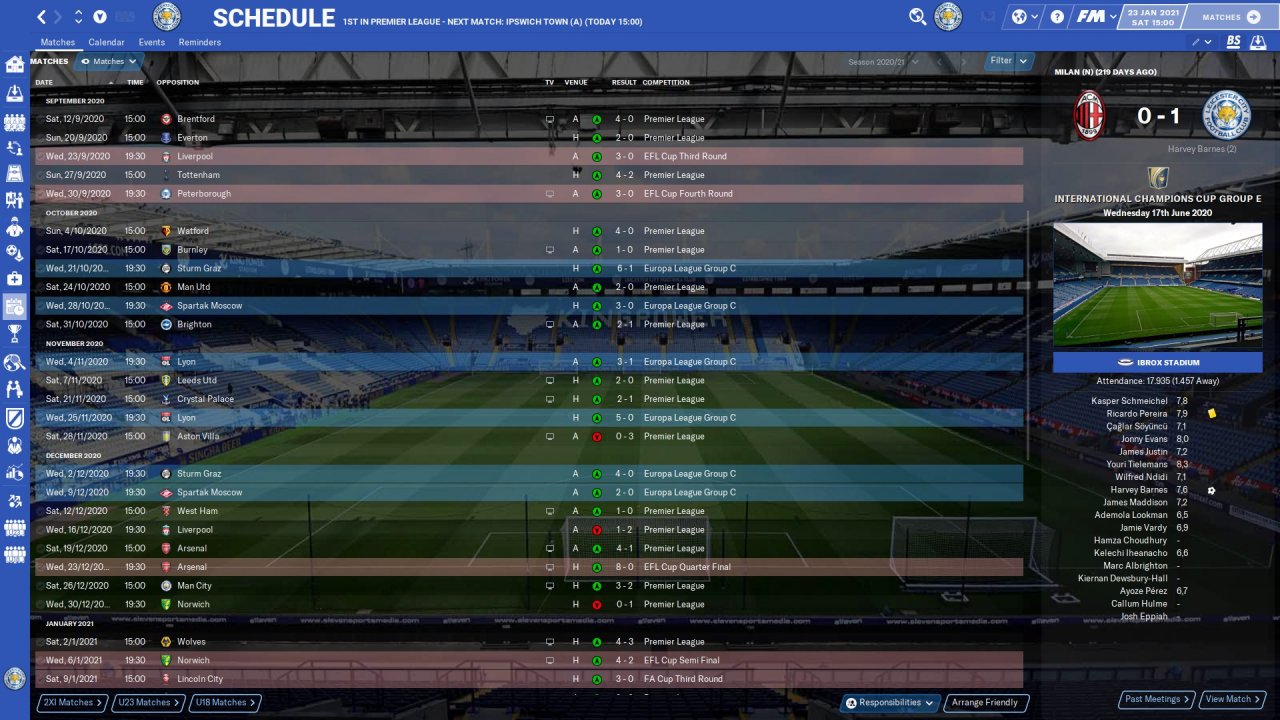Viewport: 1280px width, 720px height.
Task: Click player Harvey Barnes in the ratings list
Action: coord(1138,490)
